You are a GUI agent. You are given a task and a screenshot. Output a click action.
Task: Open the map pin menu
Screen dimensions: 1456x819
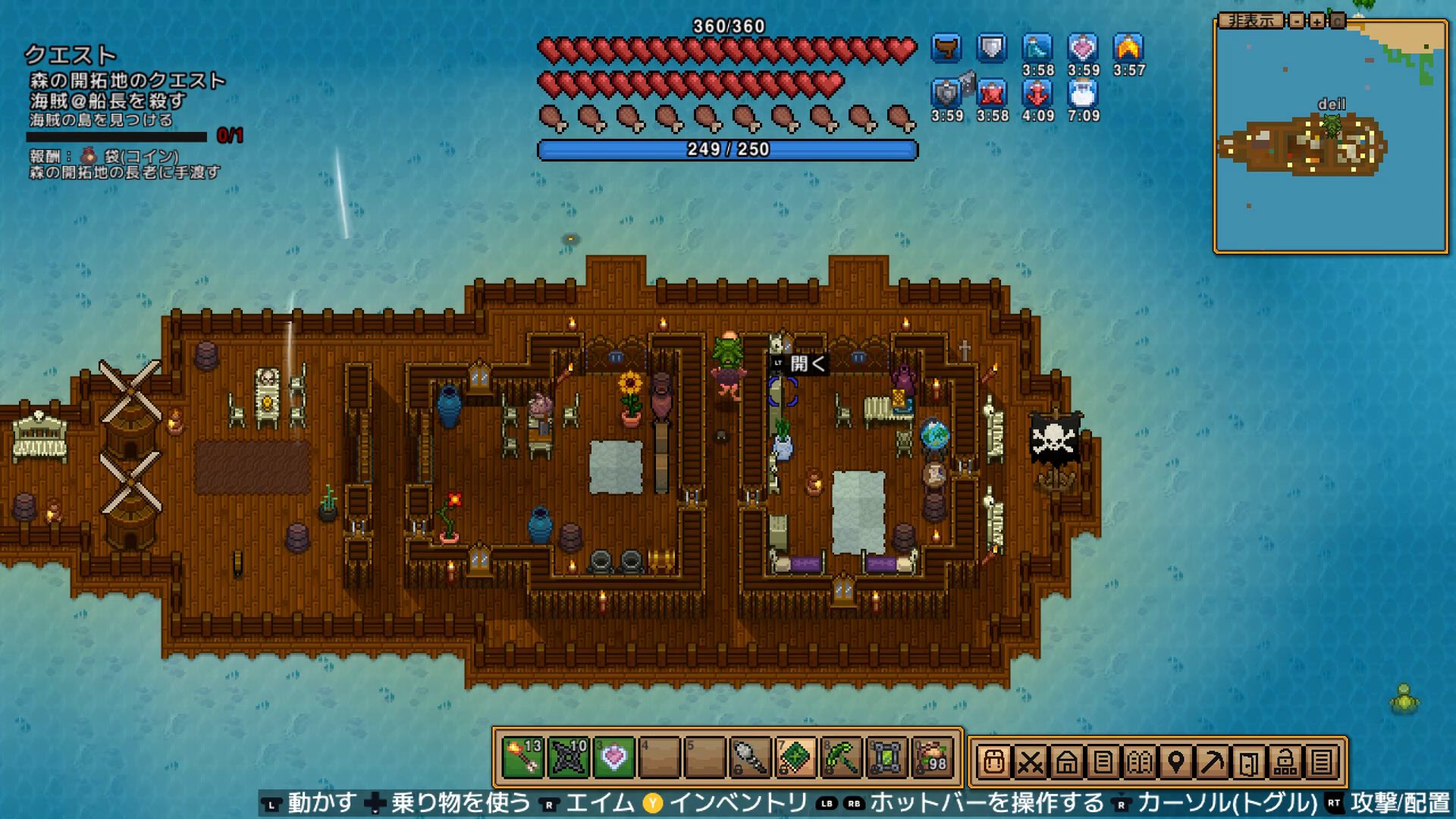1175,761
